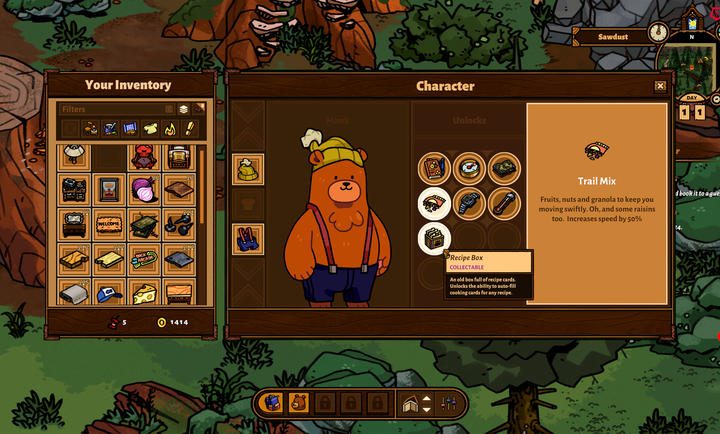
Task: Filter inventory by yellow shirt clothing category
Action: pyautogui.click(x=149, y=128)
